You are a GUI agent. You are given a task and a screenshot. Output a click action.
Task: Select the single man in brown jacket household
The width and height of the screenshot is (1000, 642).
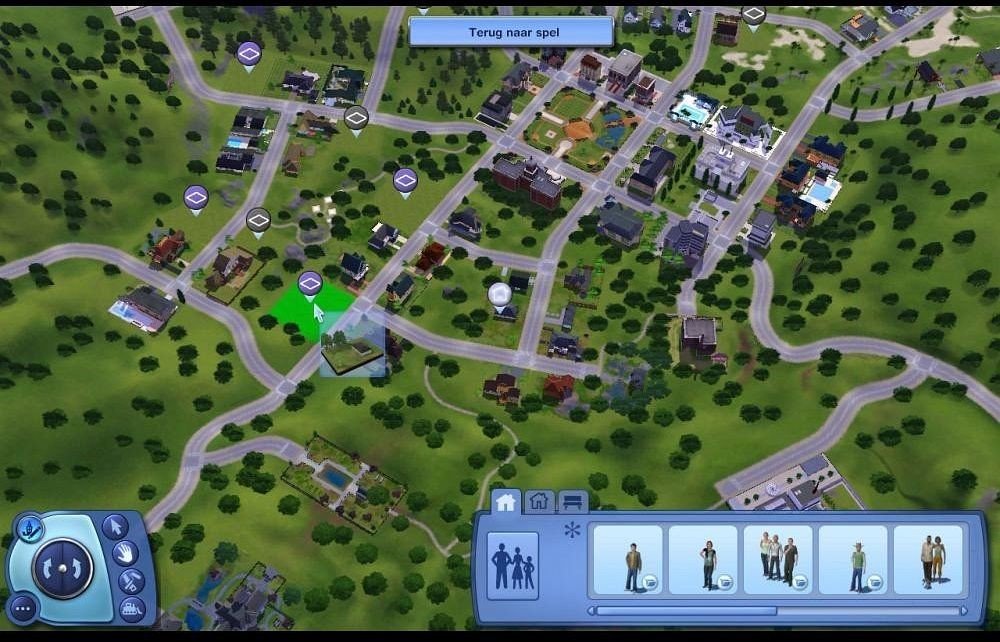point(628,560)
